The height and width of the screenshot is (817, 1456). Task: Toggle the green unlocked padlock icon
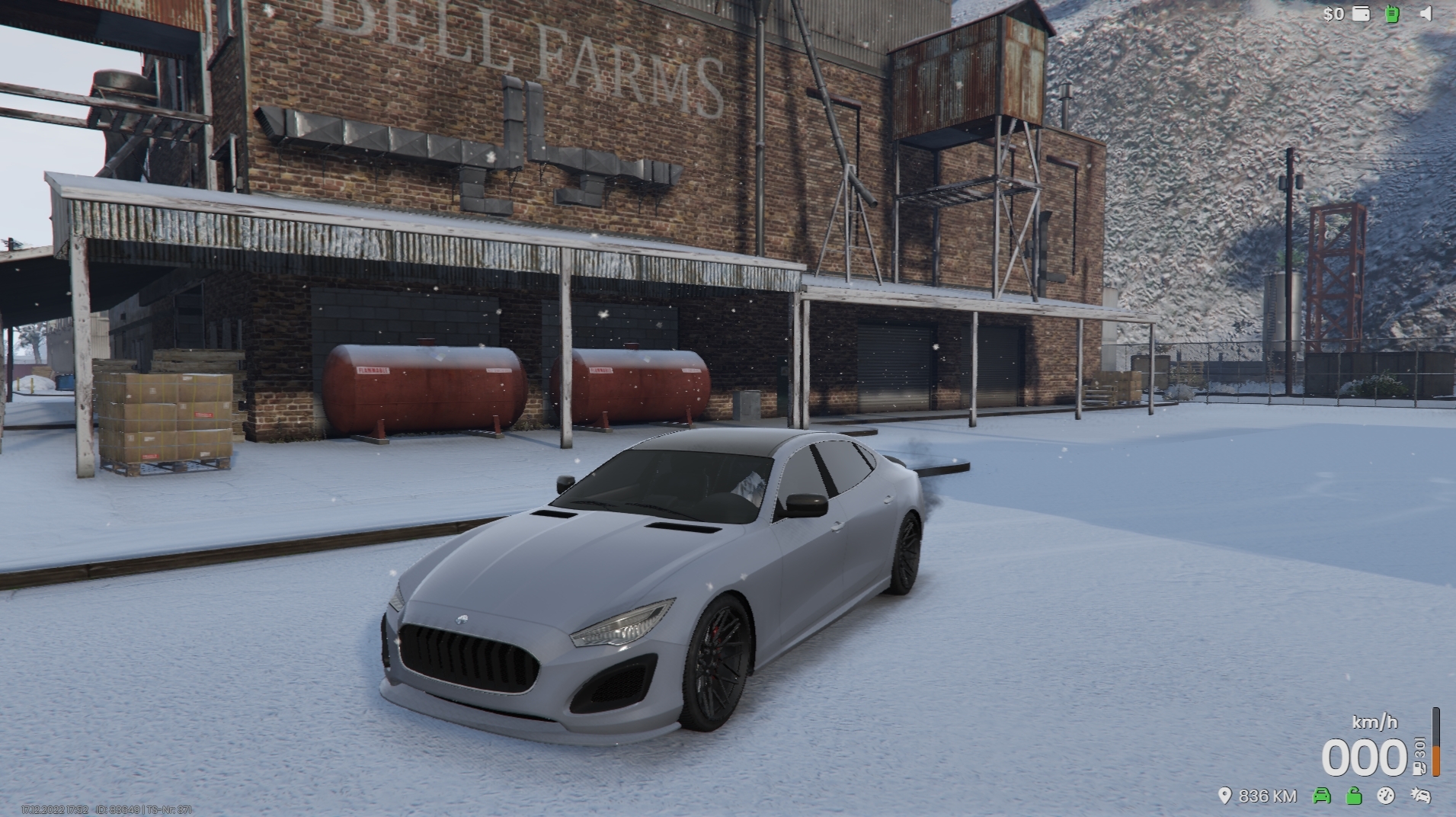[x=1354, y=796]
